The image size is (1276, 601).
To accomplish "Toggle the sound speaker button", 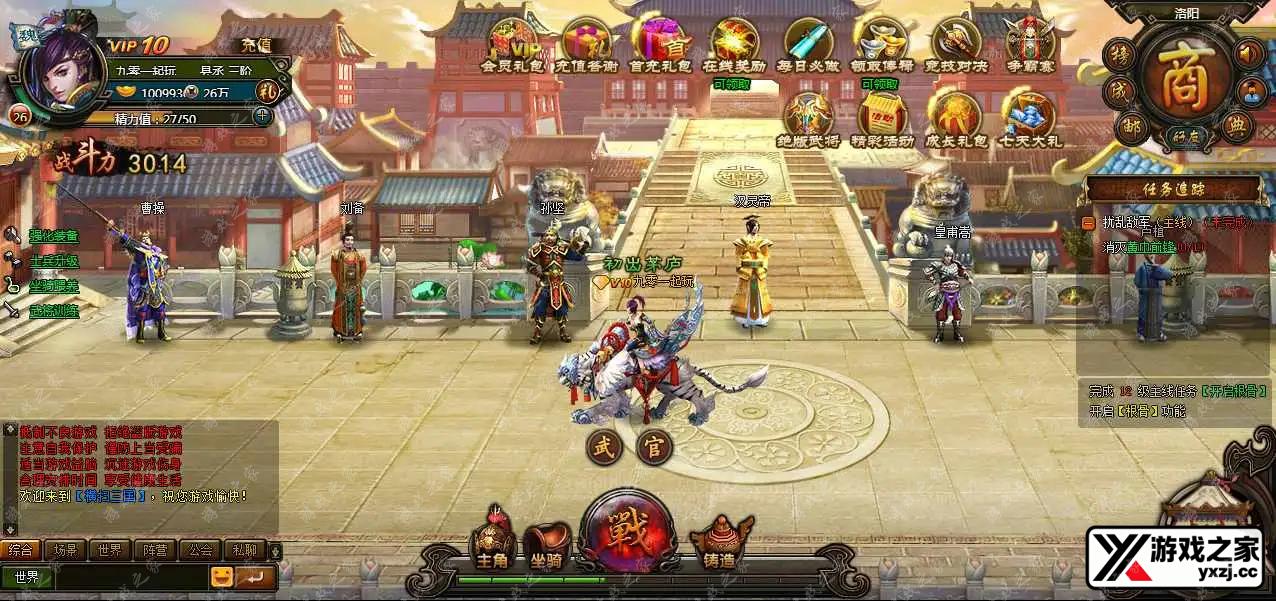I will point(1249,52).
